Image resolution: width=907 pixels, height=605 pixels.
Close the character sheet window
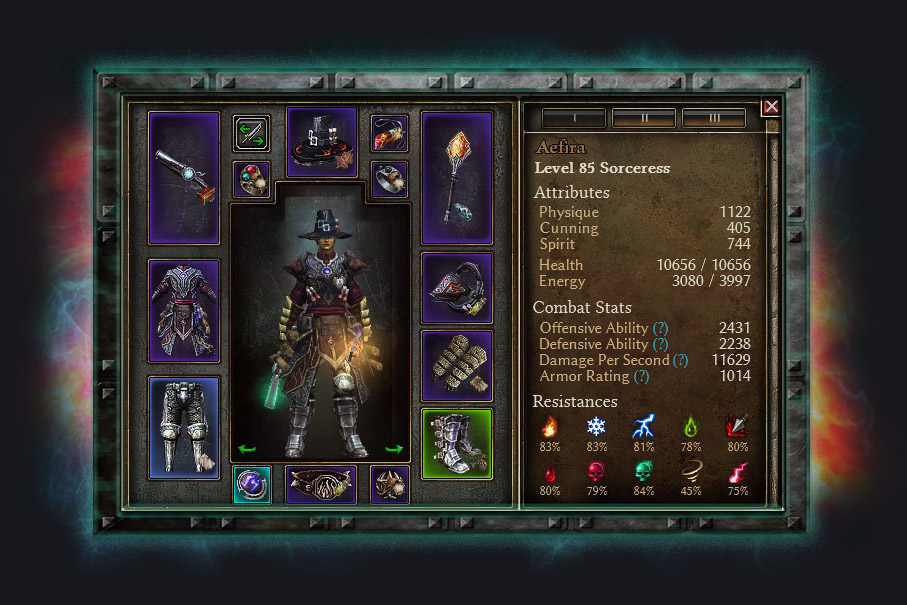[770, 107]
